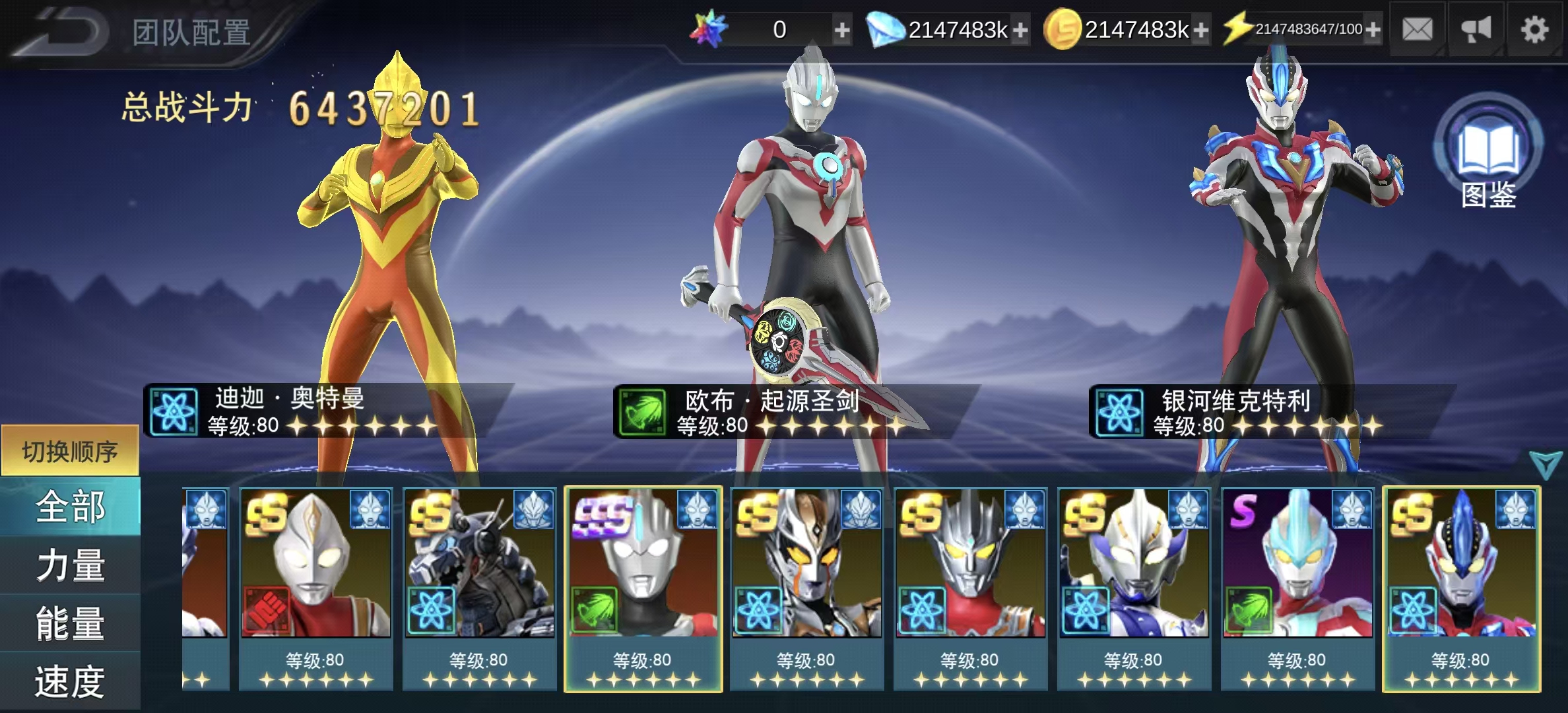Viewport: 1568px width, 713px height.
Task: Switch to the 全部 filter tab
Action: click(x=70, y=507)
